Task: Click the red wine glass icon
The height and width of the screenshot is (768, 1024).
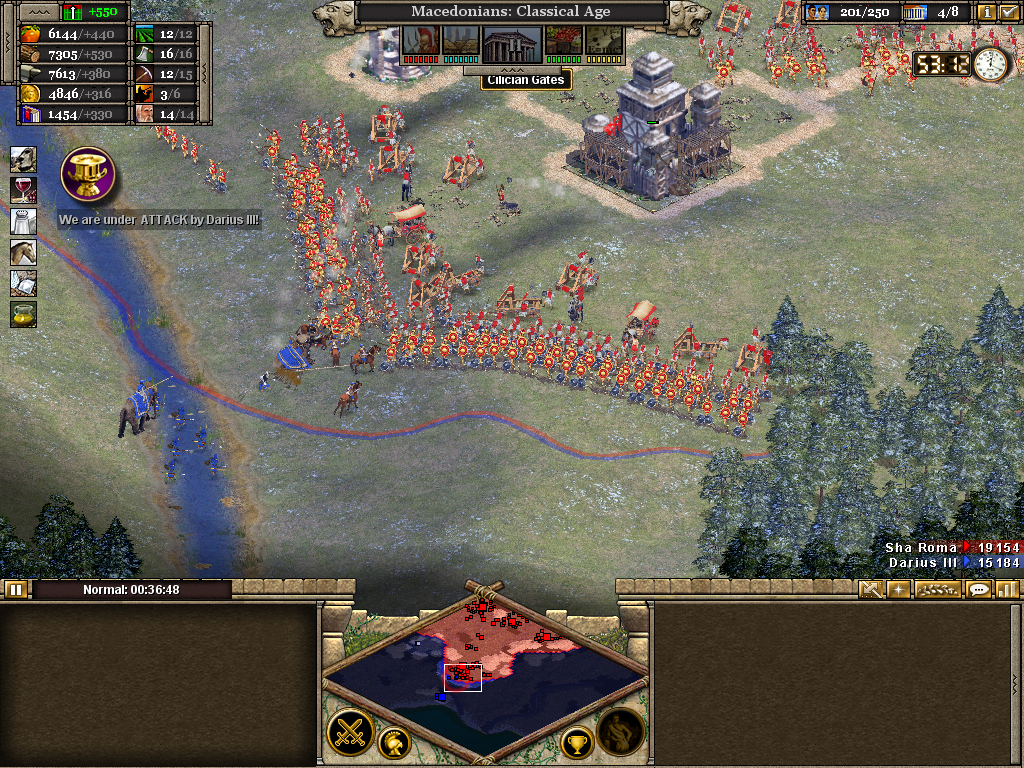Action: click(23, 190)
